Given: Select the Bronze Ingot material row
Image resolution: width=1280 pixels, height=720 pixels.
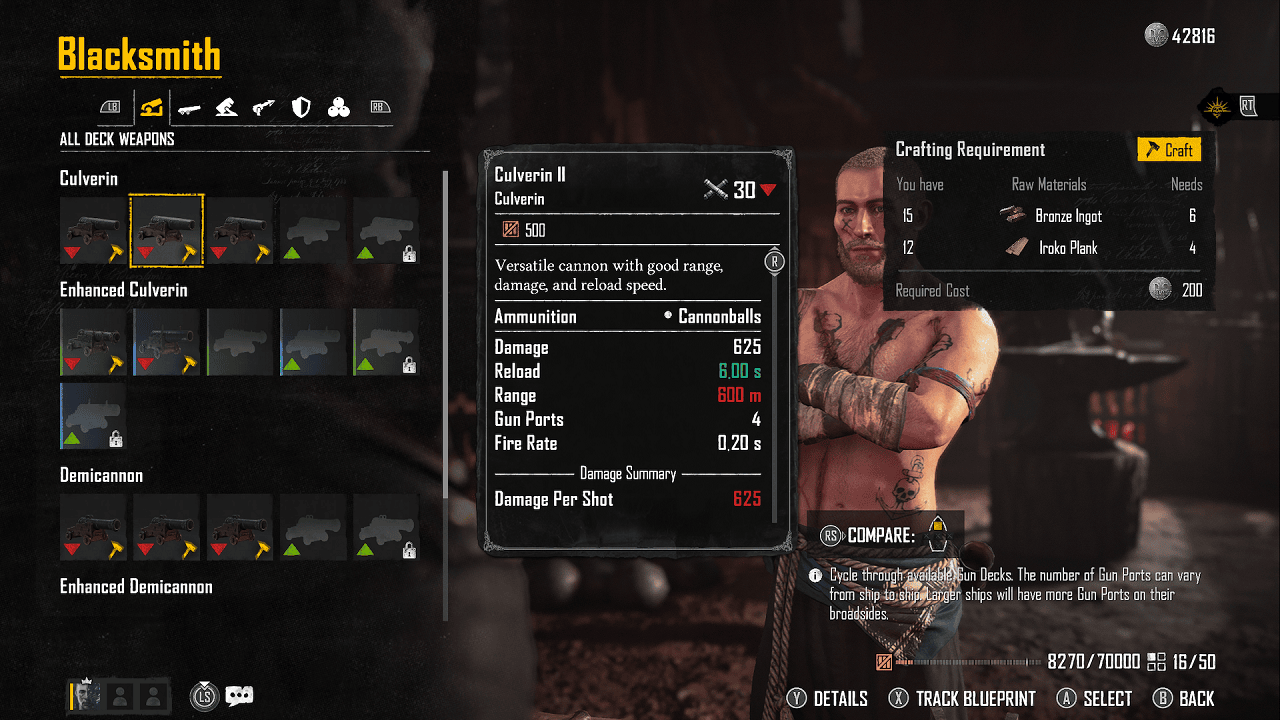Looking at the screenshot, I should [1050, 216].
